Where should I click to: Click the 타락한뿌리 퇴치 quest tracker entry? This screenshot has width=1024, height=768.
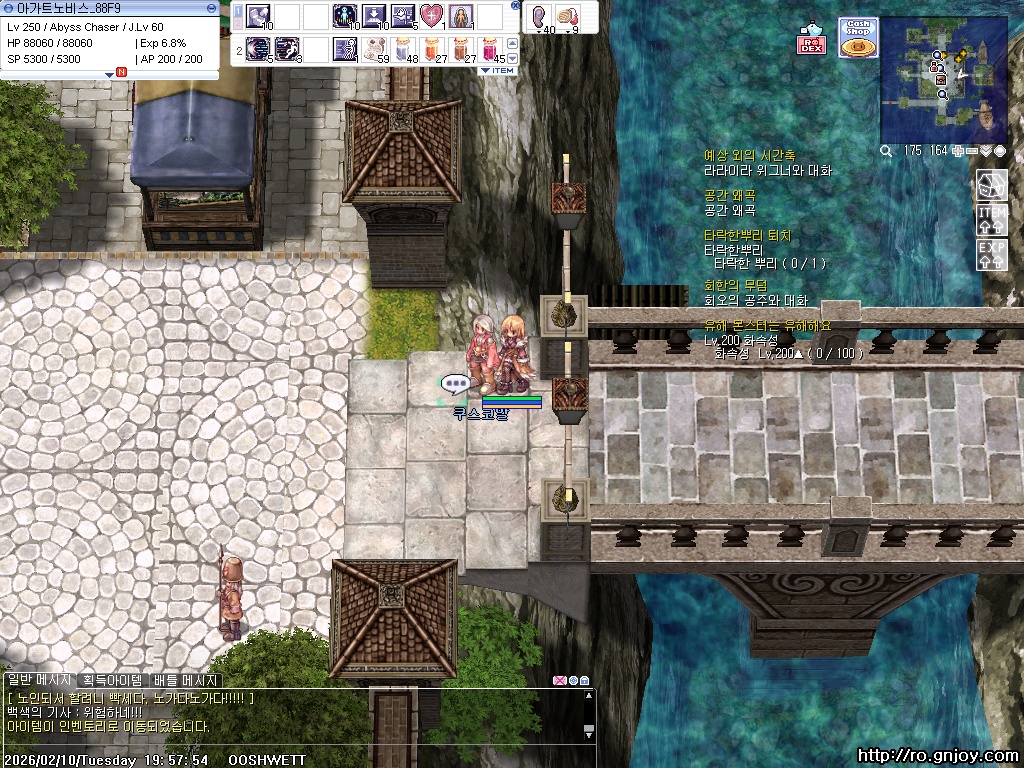click(x=747, y=236)
